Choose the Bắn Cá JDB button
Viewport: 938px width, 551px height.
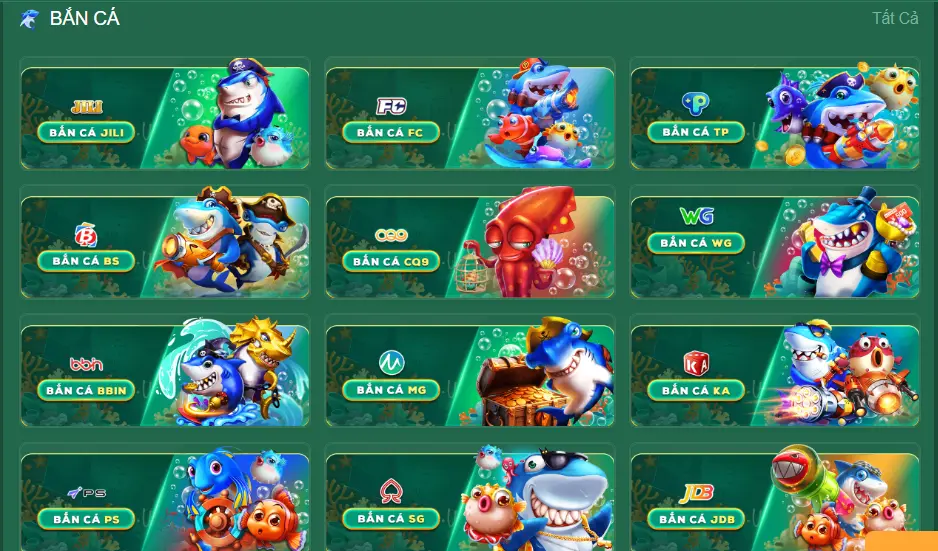[x=695, y=519]
